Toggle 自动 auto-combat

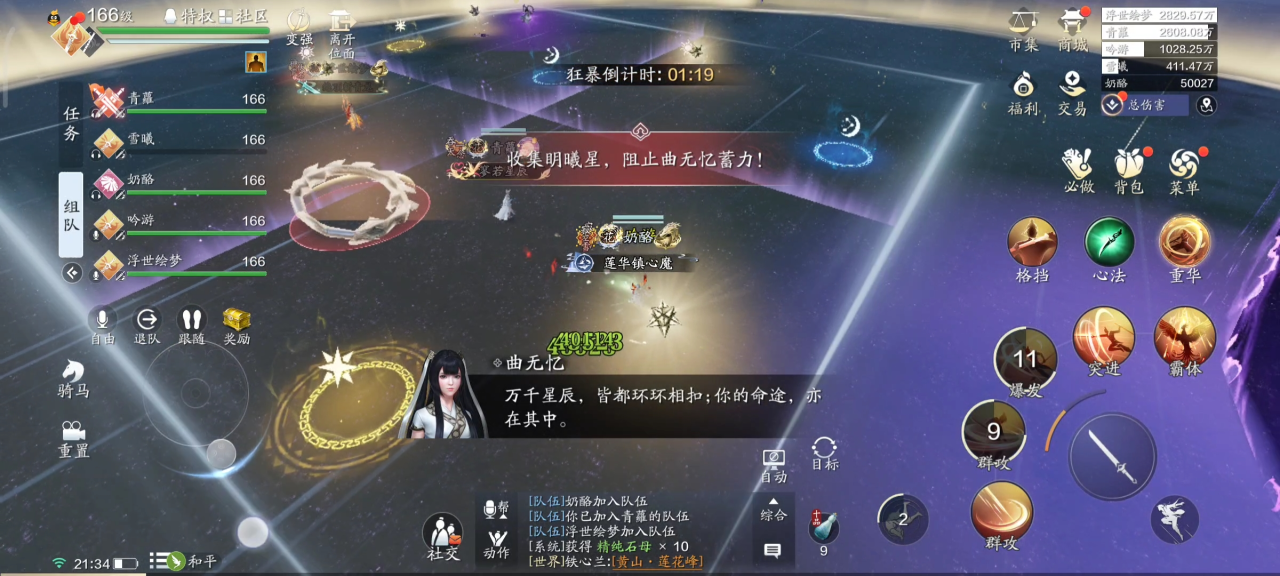tap(773, 463)
